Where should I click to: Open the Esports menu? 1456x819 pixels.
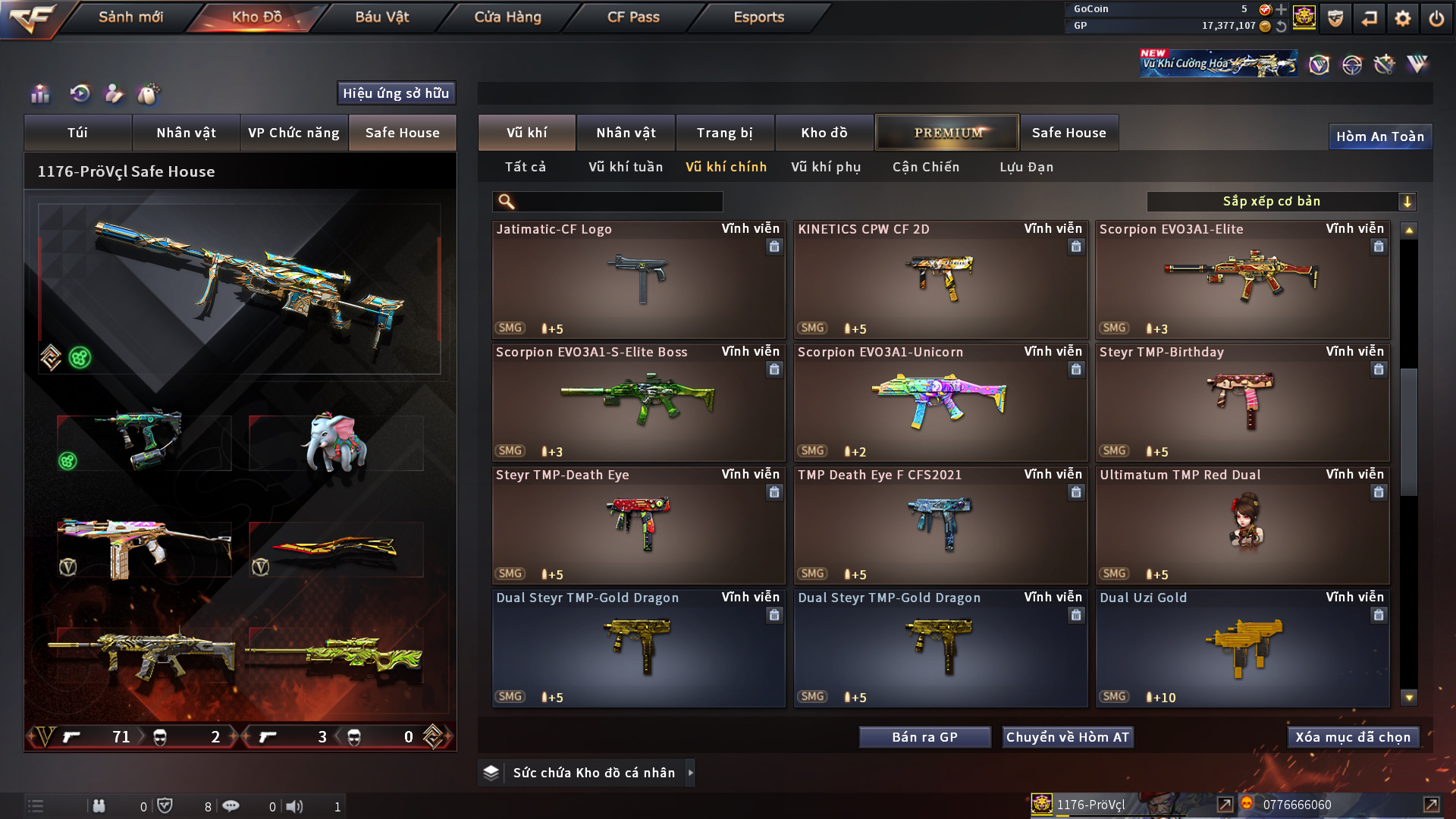tap(758, 17)
